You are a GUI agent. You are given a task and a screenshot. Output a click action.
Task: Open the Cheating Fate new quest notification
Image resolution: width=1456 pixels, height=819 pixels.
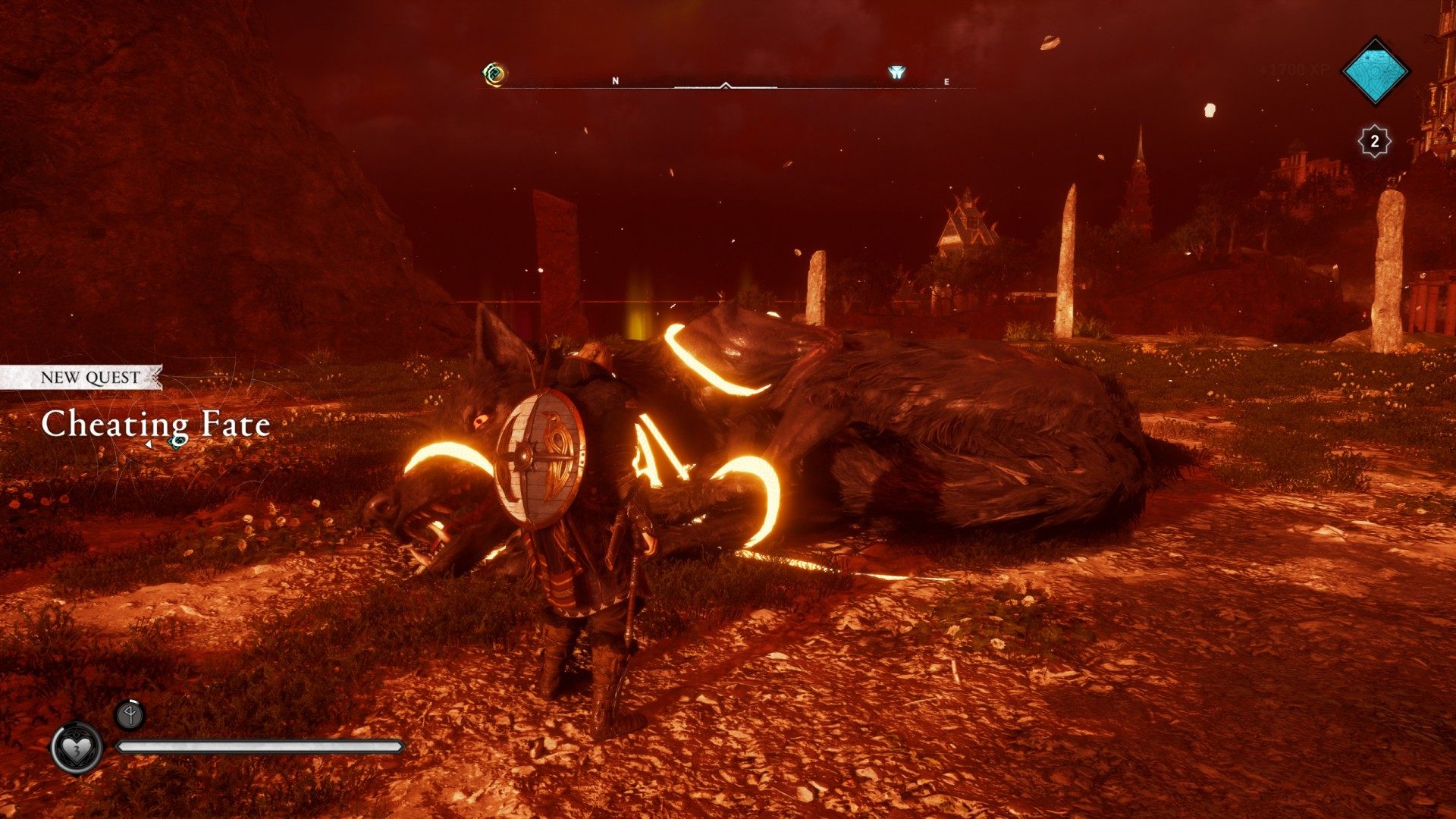click(155, 423)
